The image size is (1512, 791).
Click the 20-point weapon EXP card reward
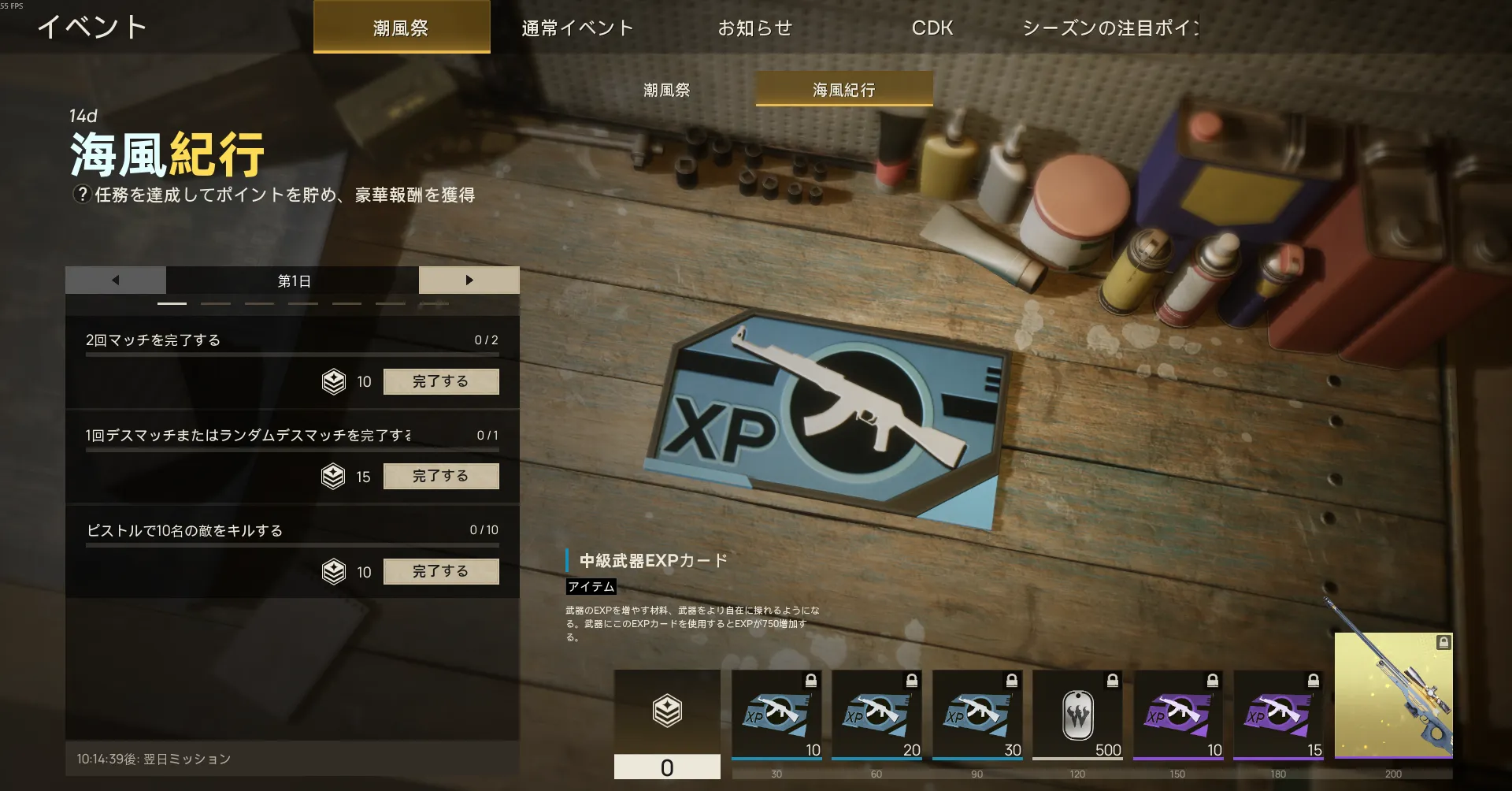pyautogui.click(x=876, y=713)
